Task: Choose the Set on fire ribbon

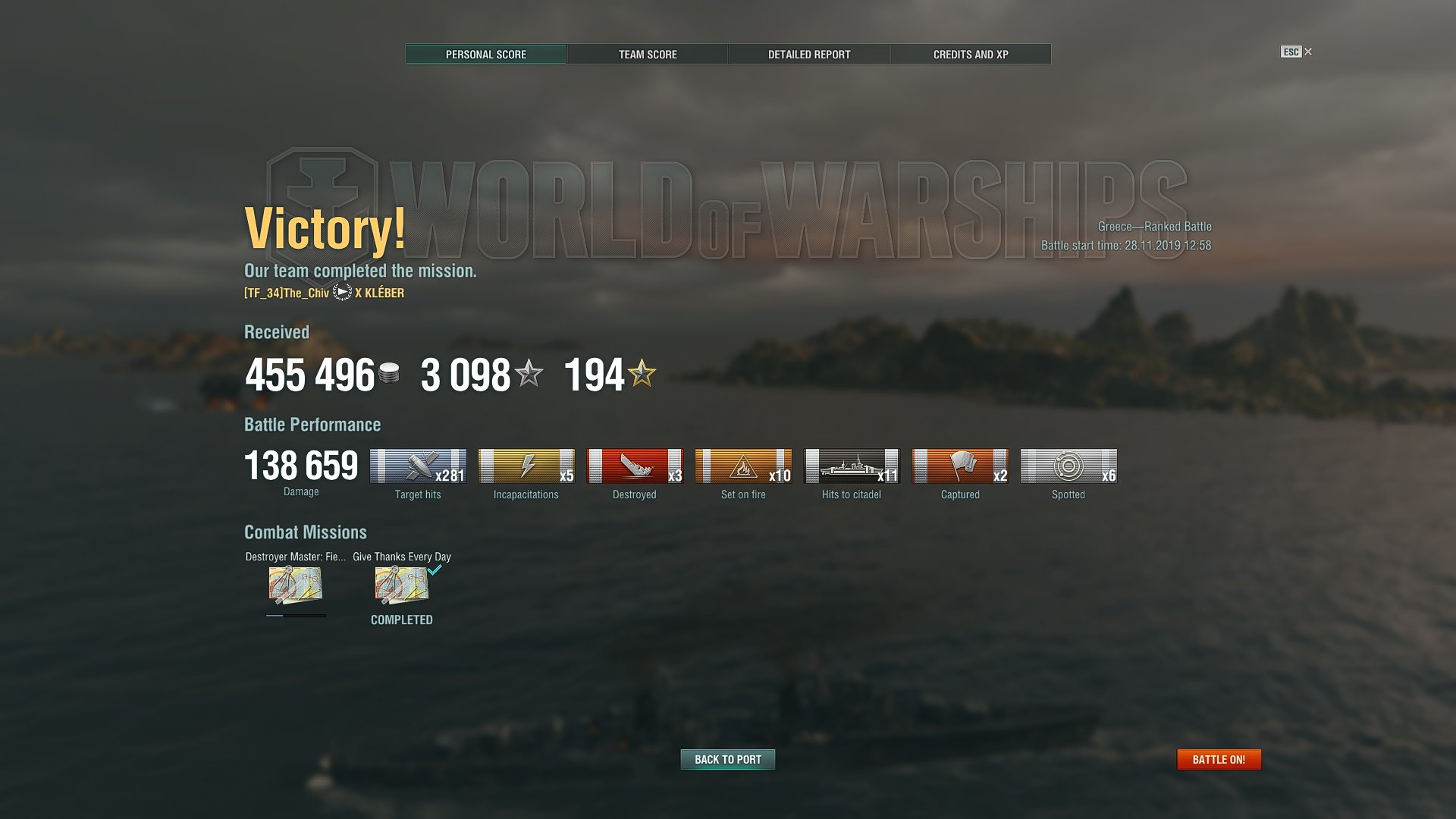Action: coord(743,466)
